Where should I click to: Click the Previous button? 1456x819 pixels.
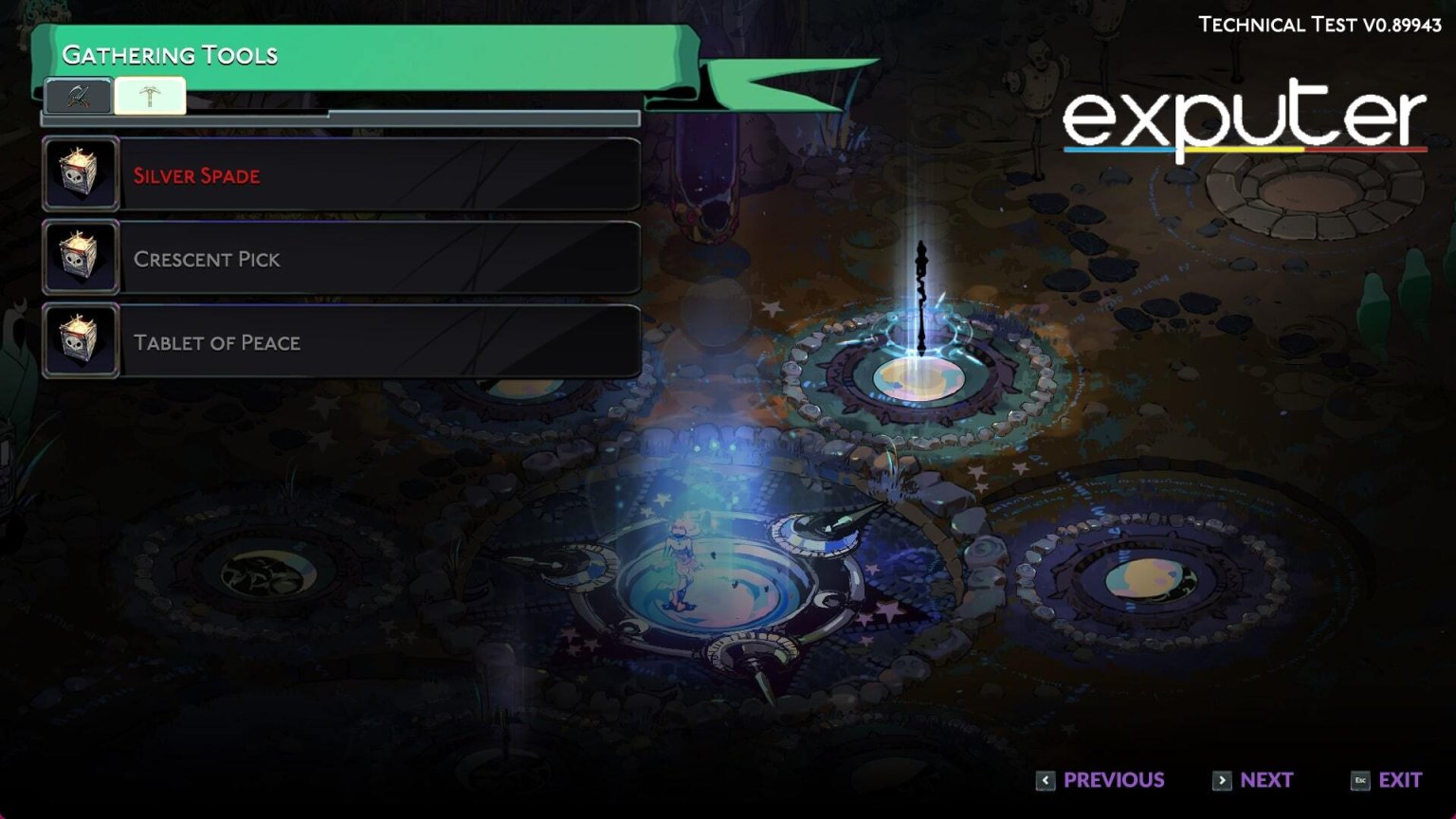(x=1114, y=779)
